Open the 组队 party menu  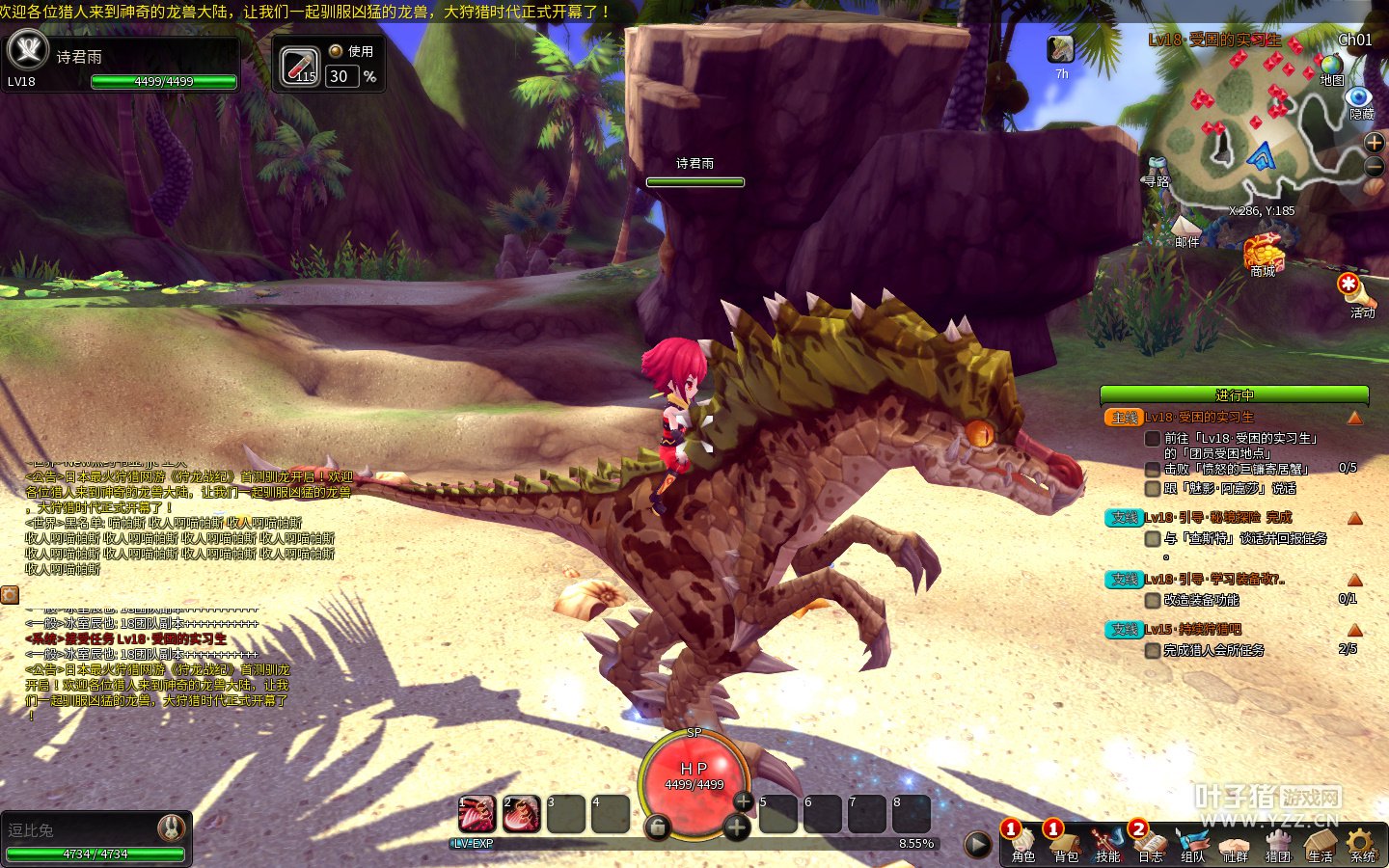(x=1192, y=844)
